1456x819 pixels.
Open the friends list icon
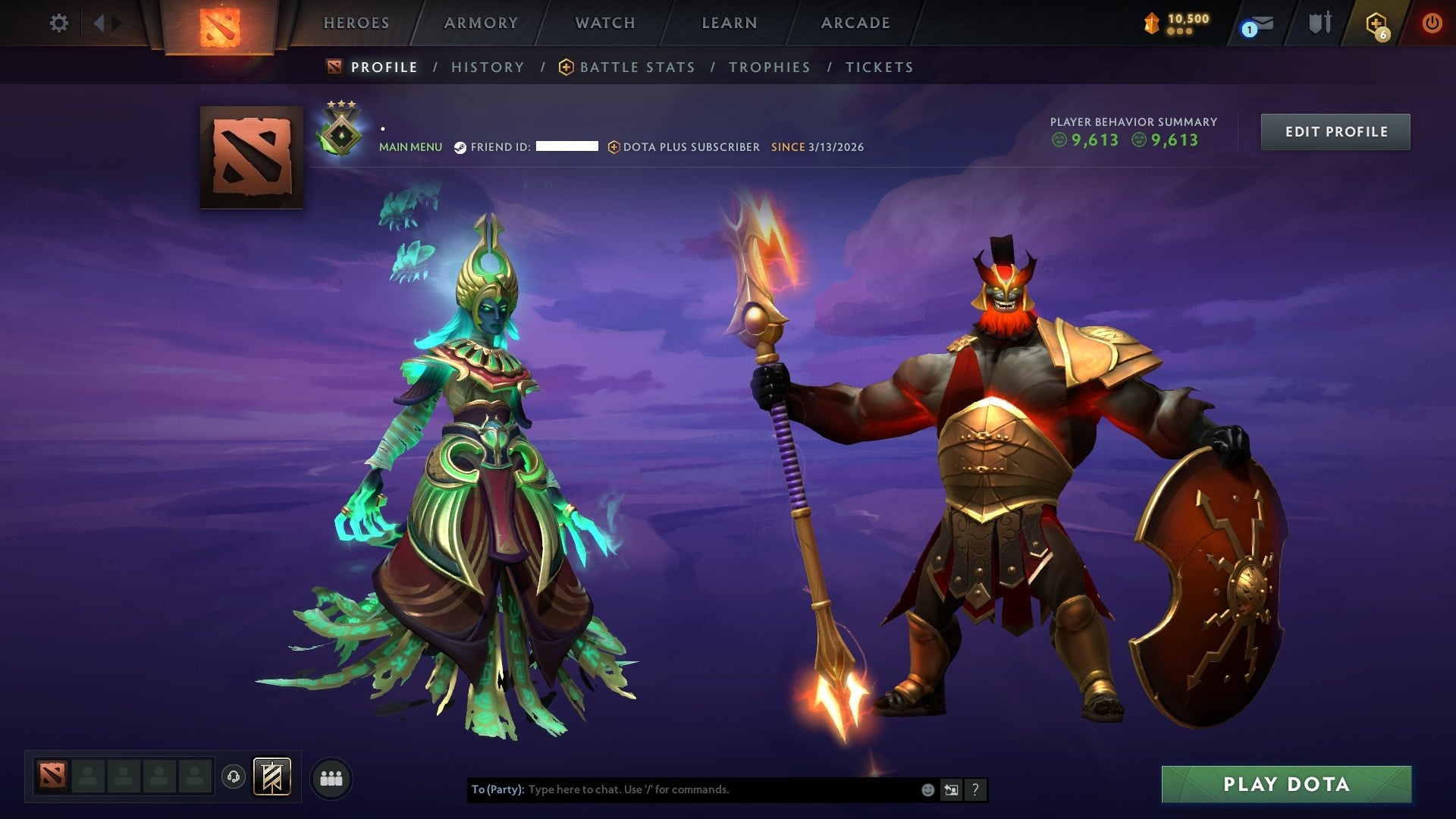pyautogui.click(x=331, y=777)
